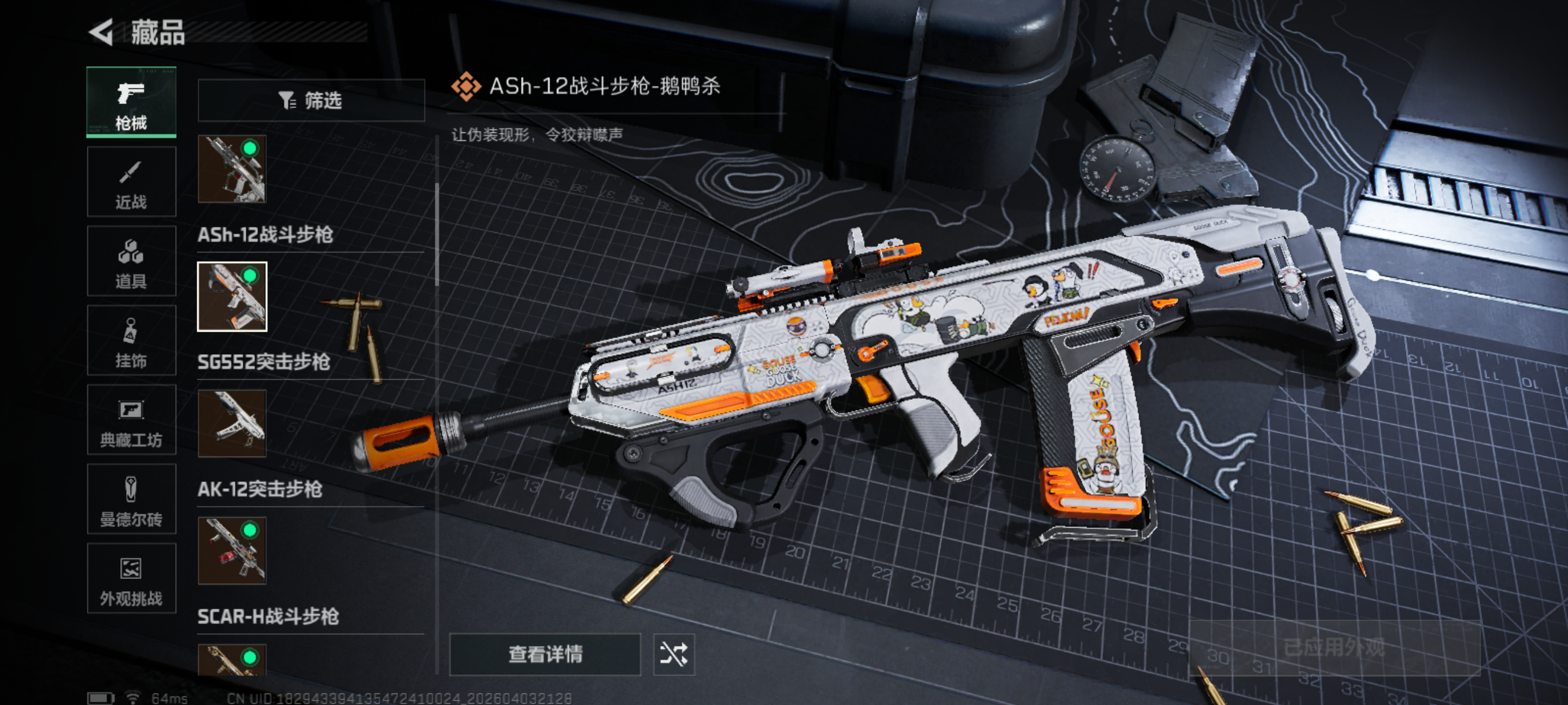Click the 已应用外观 applied appearance button
This screenshot has width=1568, height=705.
(x=1334, y=648)
